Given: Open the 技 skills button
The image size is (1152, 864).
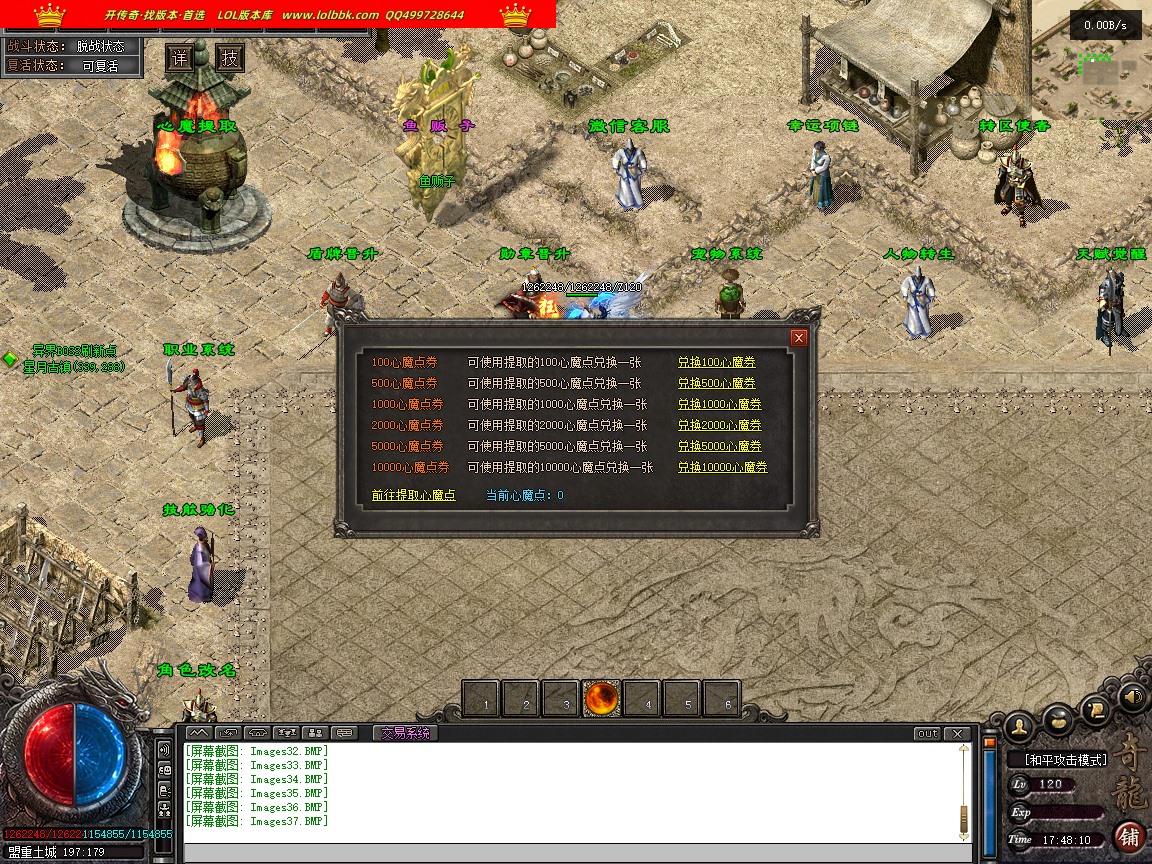Looking at the screenshot, I should pos(230,58).
